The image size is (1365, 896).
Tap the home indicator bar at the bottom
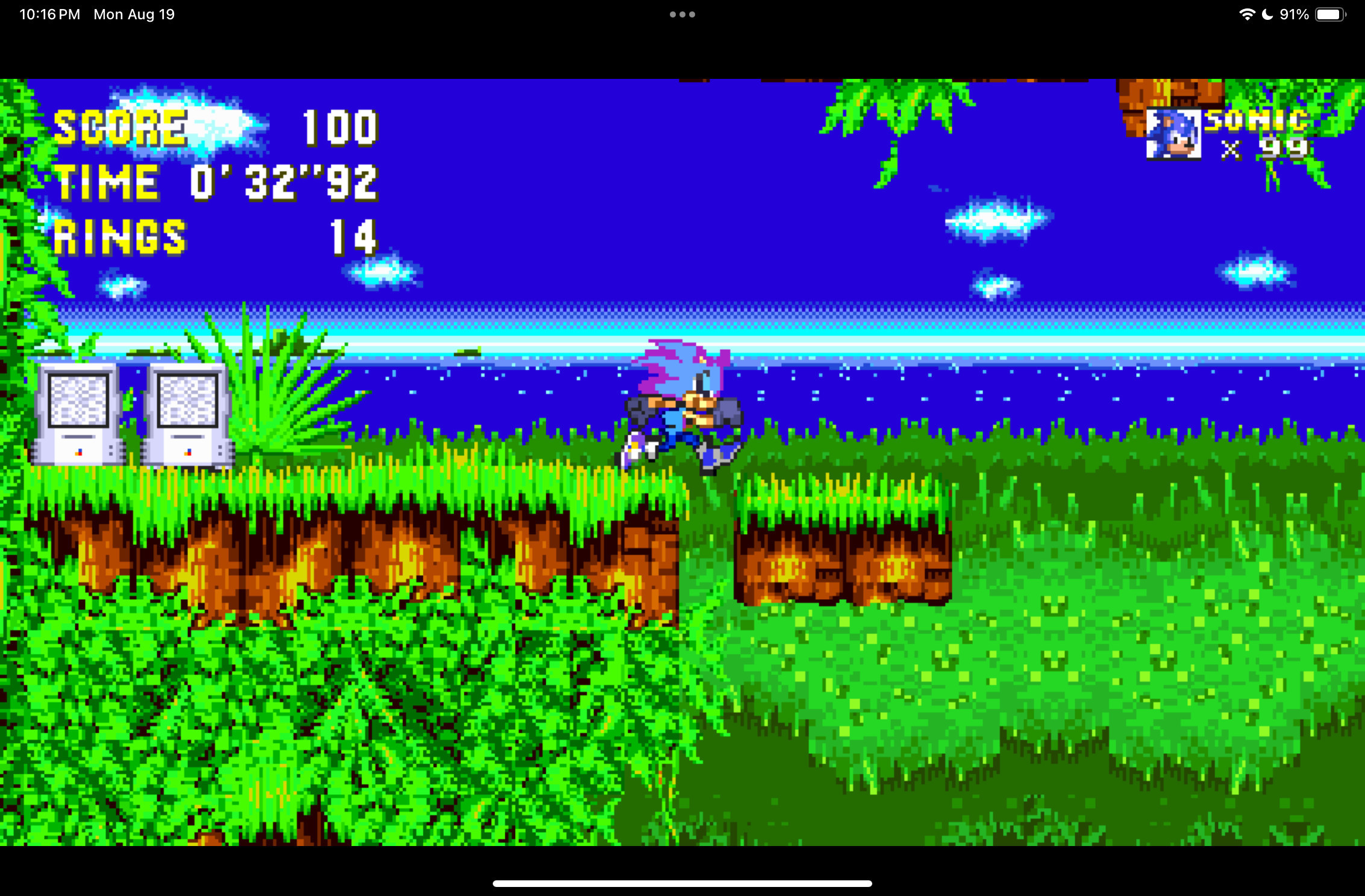pyautogui.click(x=681, y=882)
